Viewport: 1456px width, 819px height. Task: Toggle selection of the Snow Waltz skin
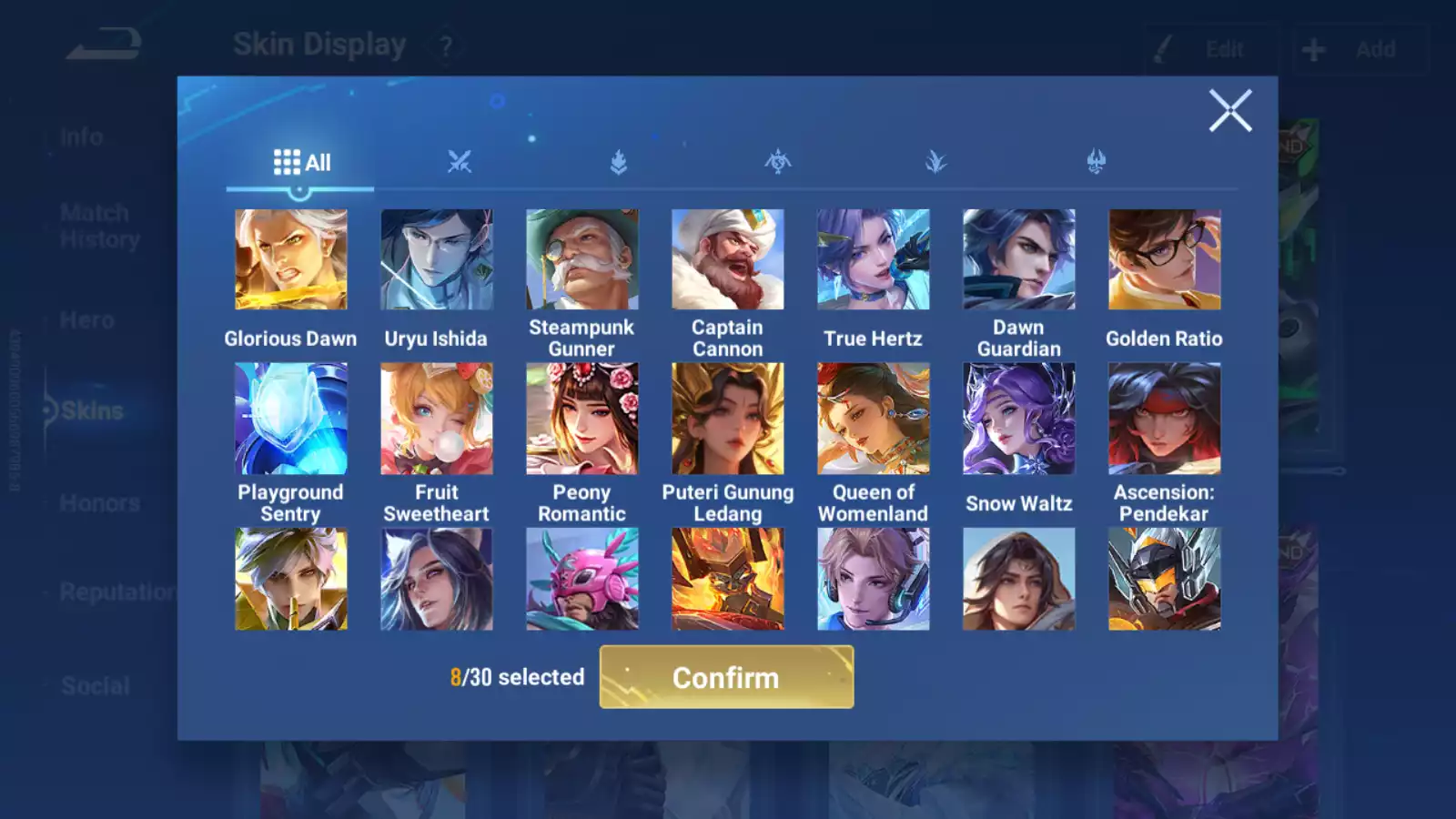(1019, 418)
